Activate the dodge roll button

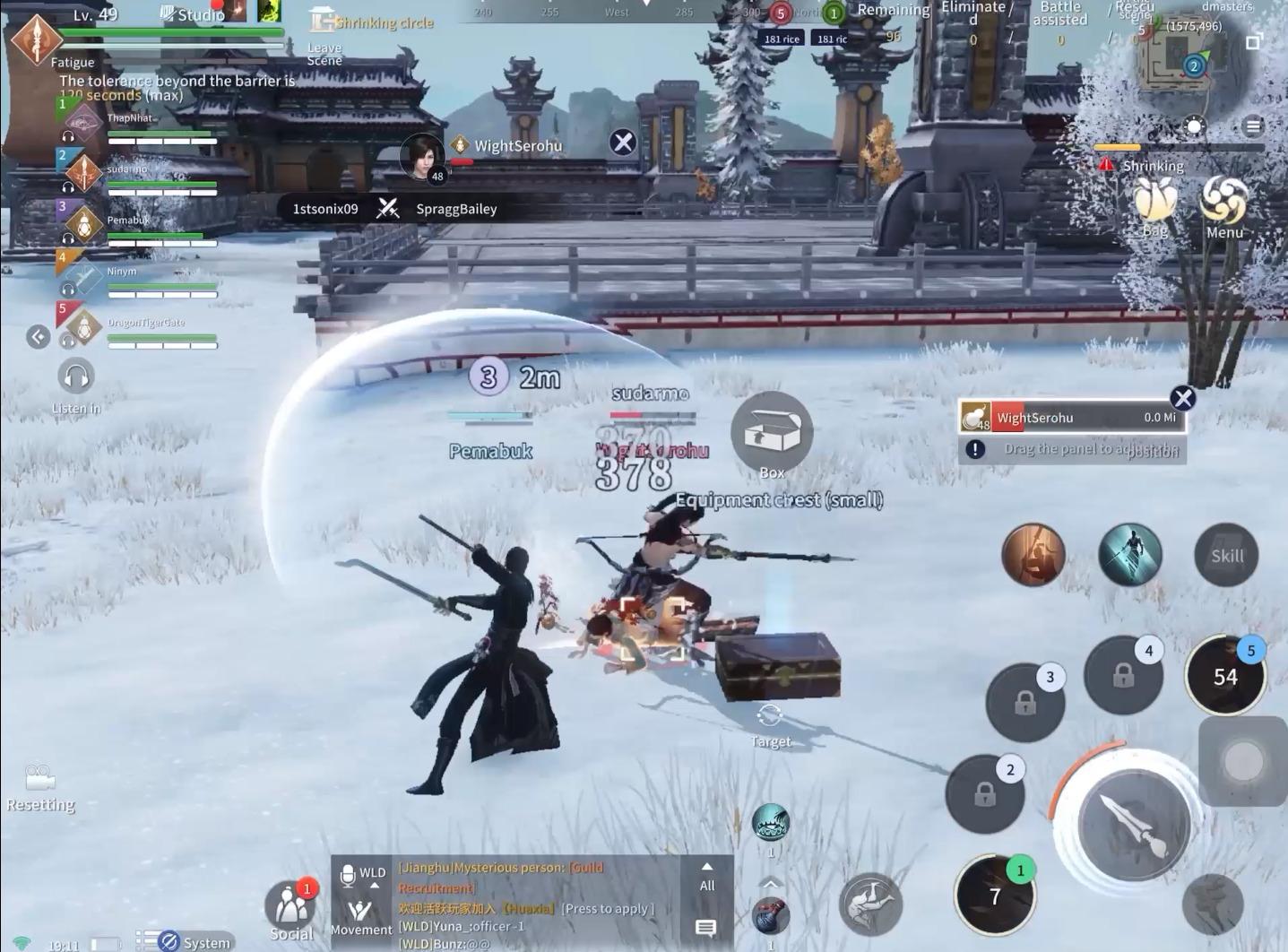(869, 903)
